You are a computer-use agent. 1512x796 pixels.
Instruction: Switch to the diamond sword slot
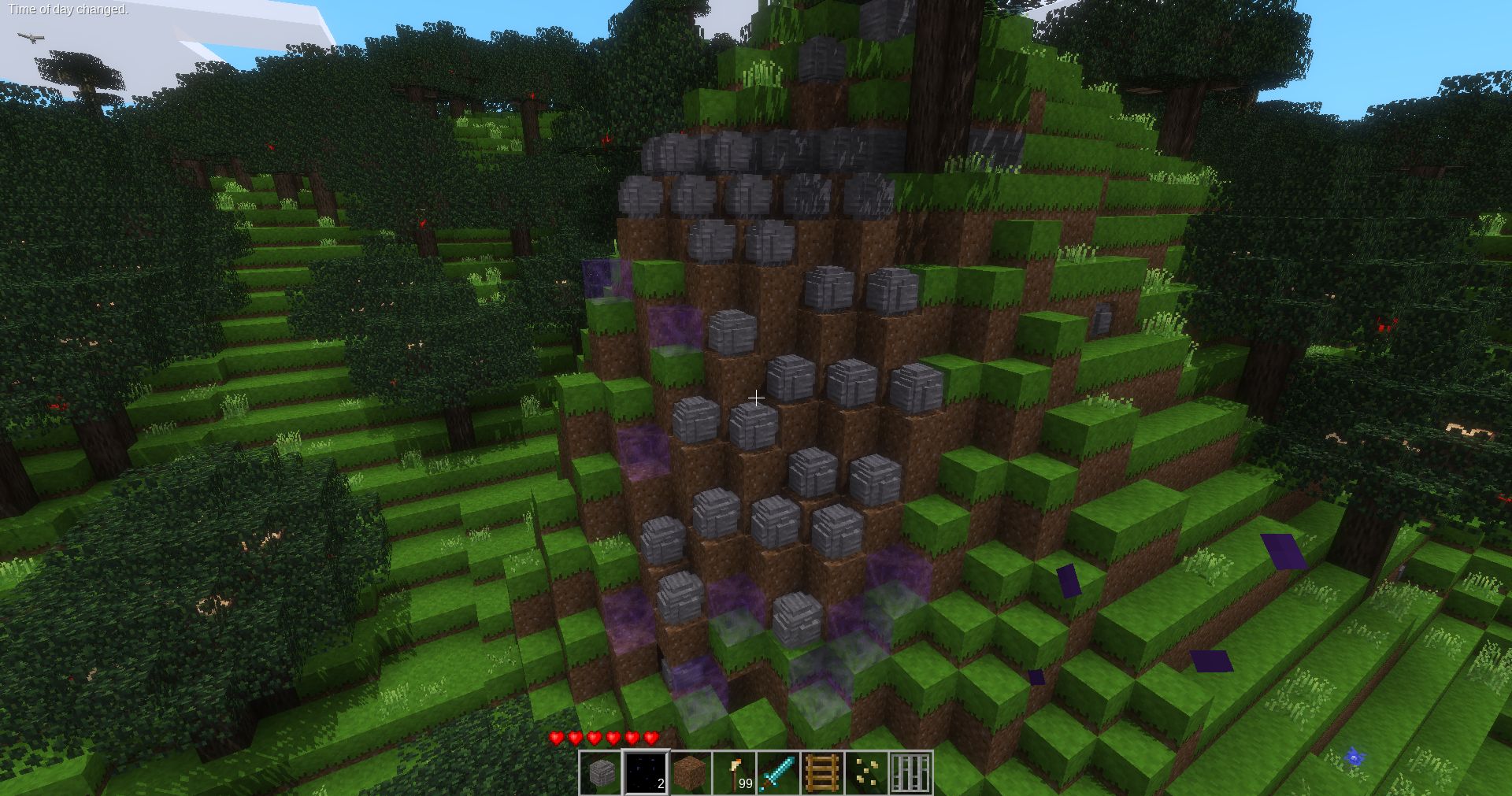778,773
